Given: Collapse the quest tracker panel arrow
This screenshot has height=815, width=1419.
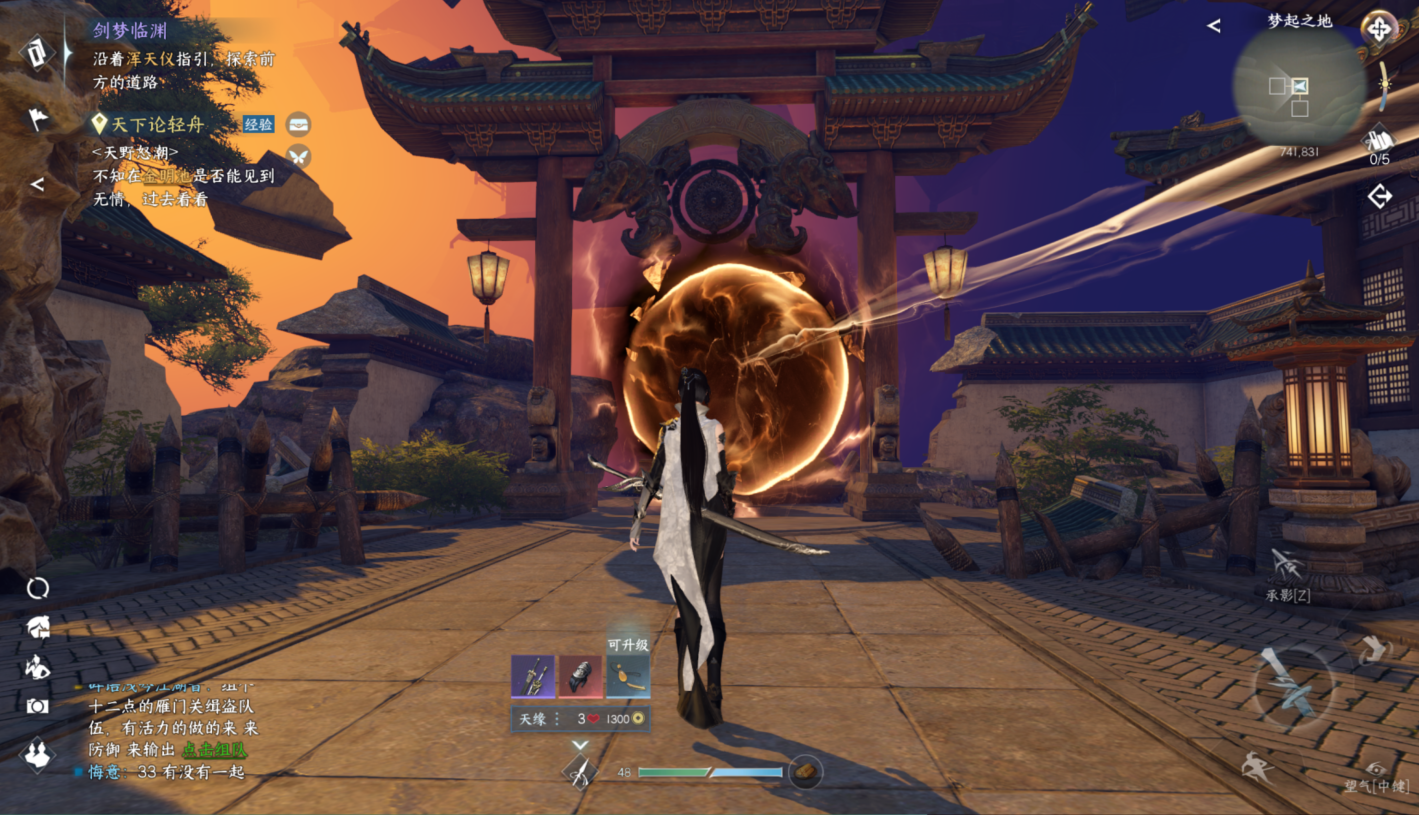Looking at the screenshot, I should [37, 184].
